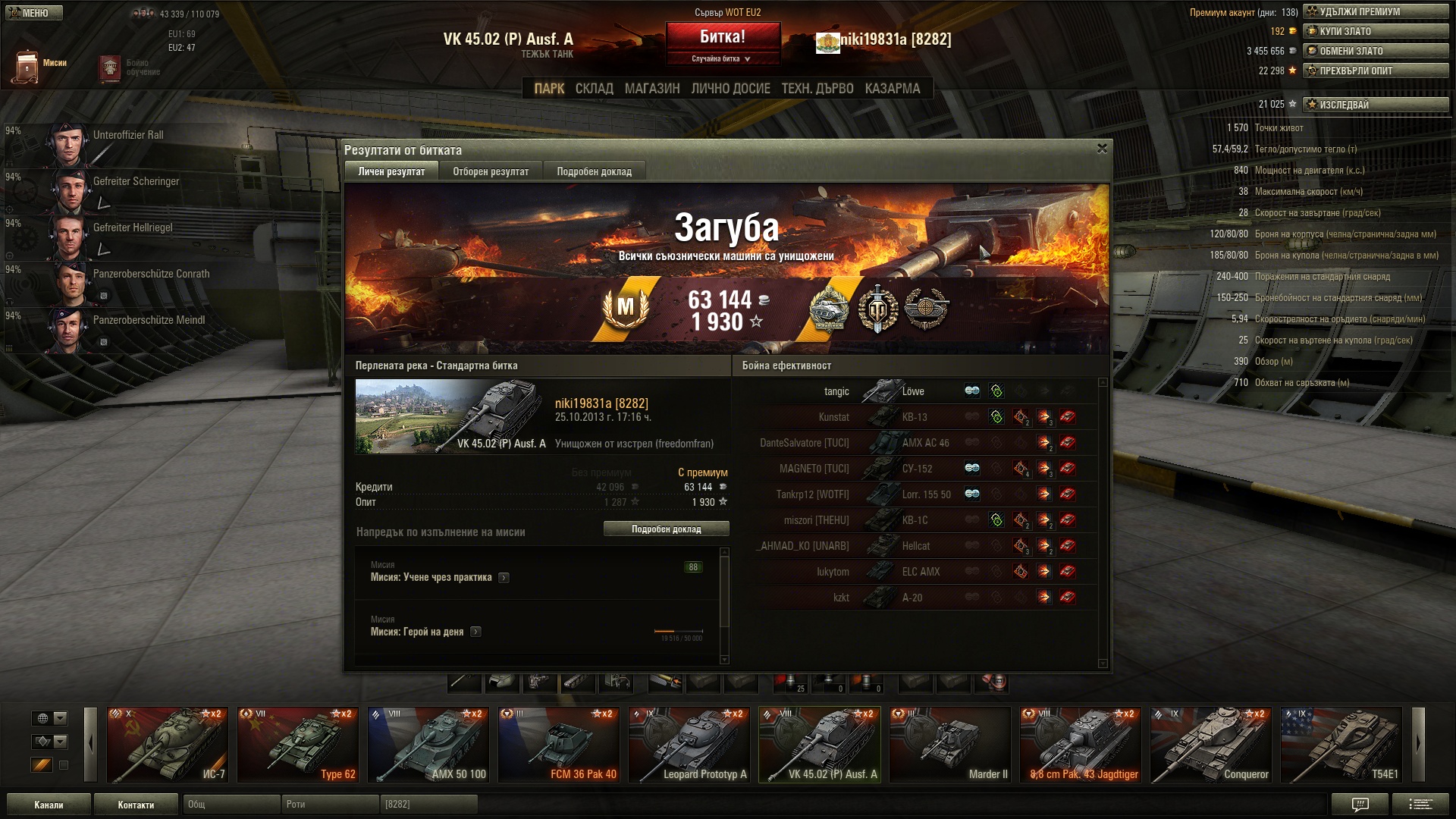Open the МЕНЮ button
The width and height of the screenshot is (1456, 819).
33,13
